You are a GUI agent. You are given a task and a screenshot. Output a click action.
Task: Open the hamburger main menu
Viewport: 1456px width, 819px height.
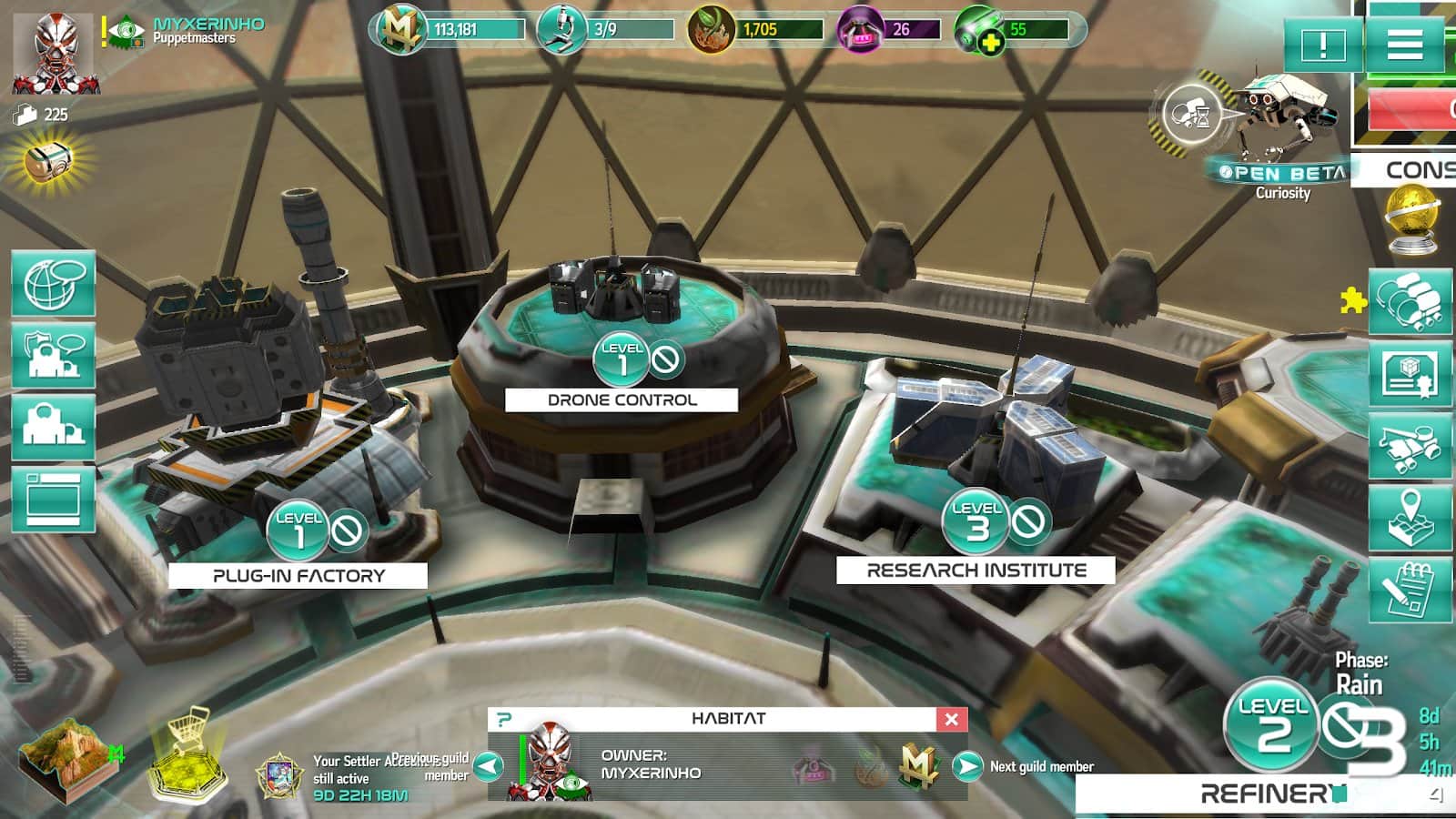pyautogui.click(x=1404, y=44)
